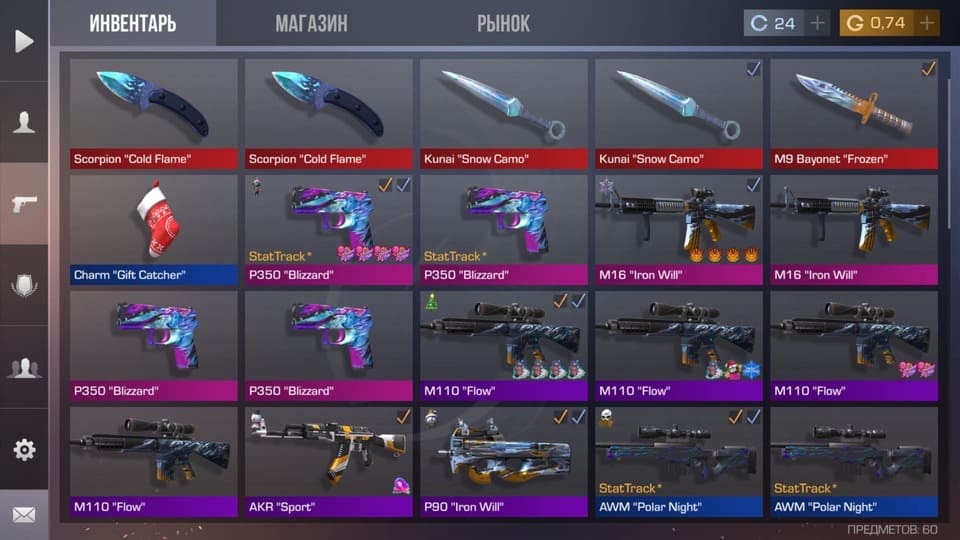Open settings via the gear icon
The height and width of the screenshot is (540, 960).
[x=24, y=449]
